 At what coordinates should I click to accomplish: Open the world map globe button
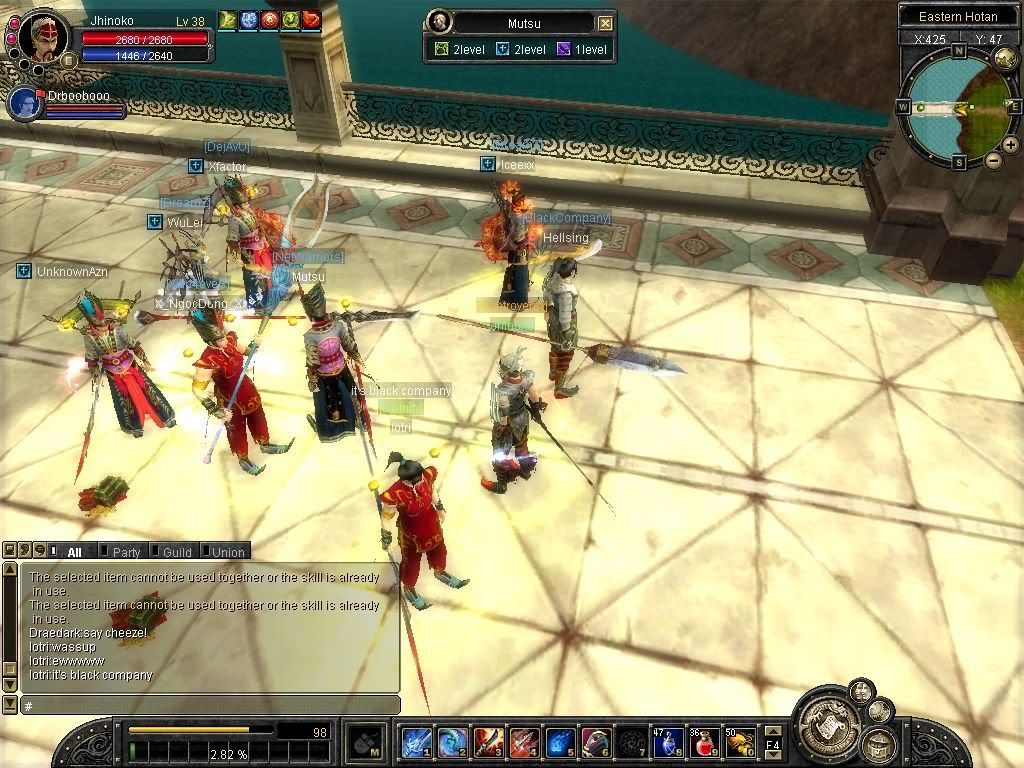click(1006, 58)
